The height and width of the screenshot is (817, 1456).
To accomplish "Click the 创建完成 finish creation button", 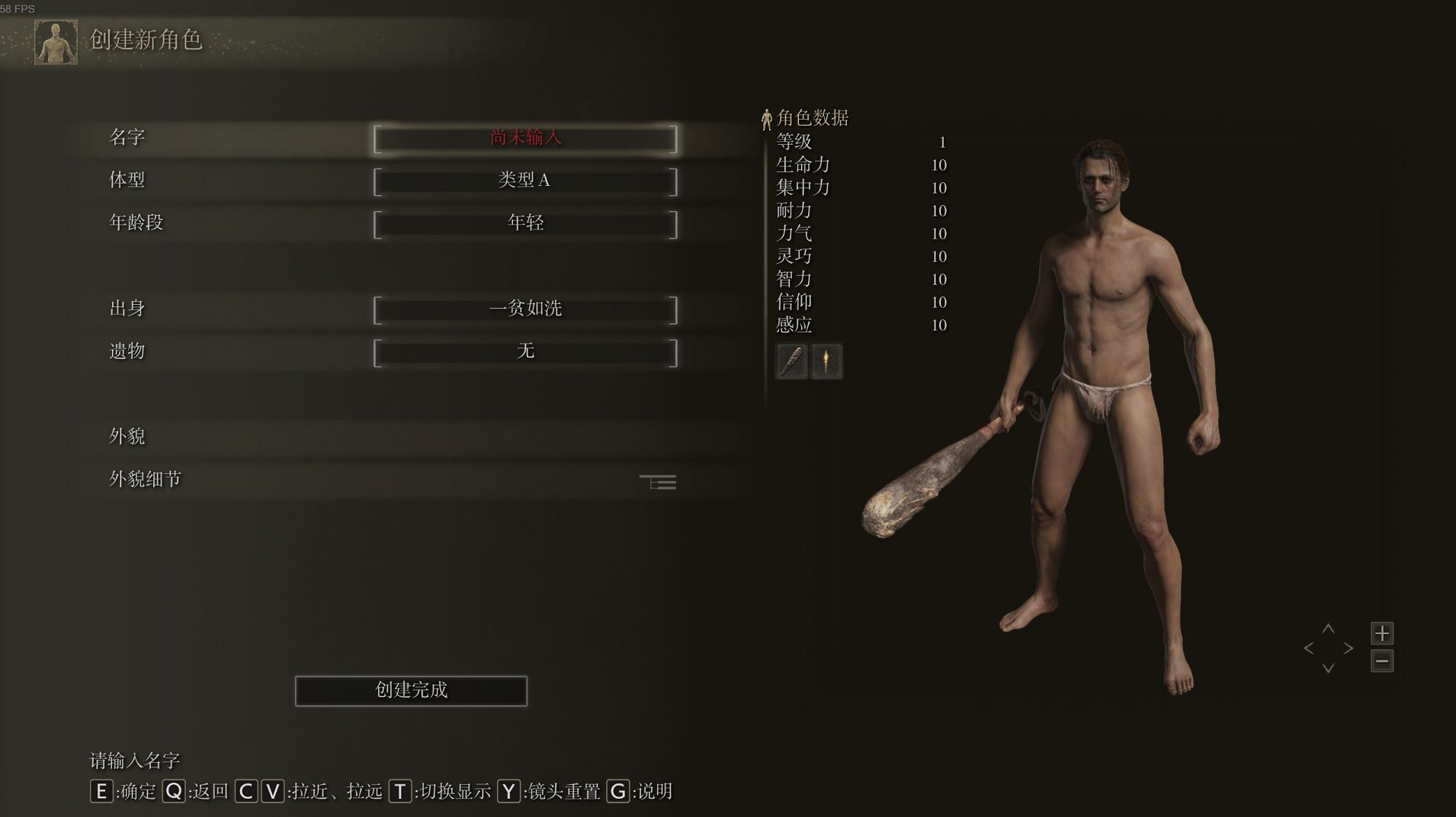I will (x=411, y=690).
